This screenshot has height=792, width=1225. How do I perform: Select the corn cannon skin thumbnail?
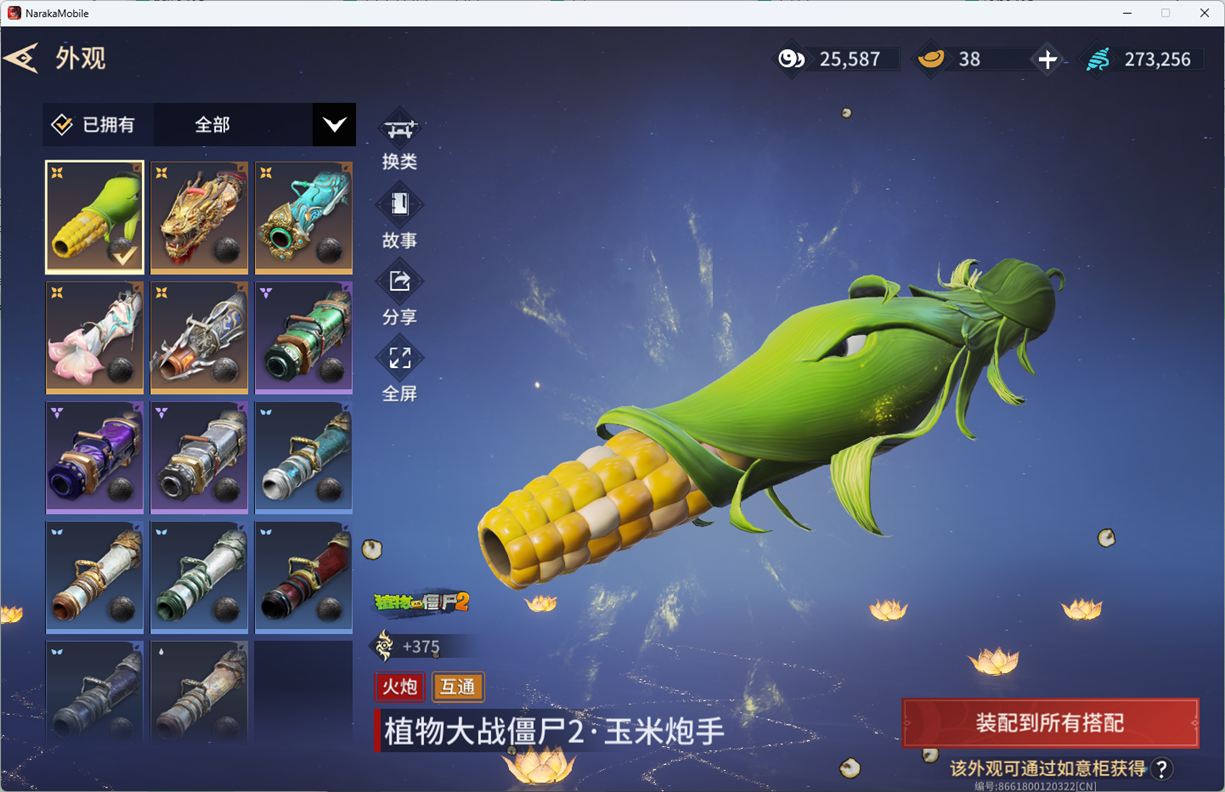coord(95,217)
